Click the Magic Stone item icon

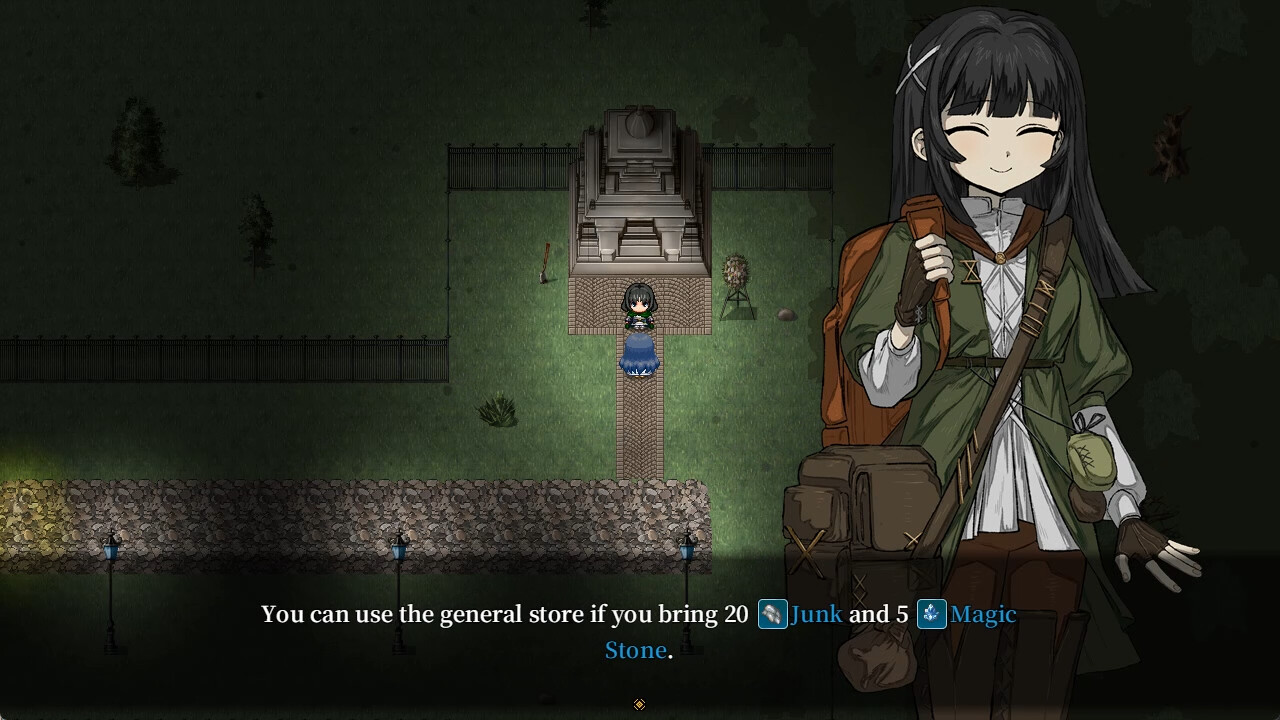931,614
